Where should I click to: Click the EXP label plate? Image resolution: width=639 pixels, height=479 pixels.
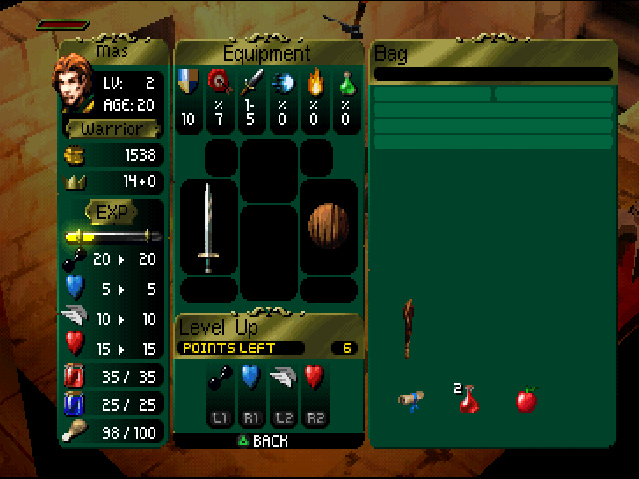tap(110, 212)
